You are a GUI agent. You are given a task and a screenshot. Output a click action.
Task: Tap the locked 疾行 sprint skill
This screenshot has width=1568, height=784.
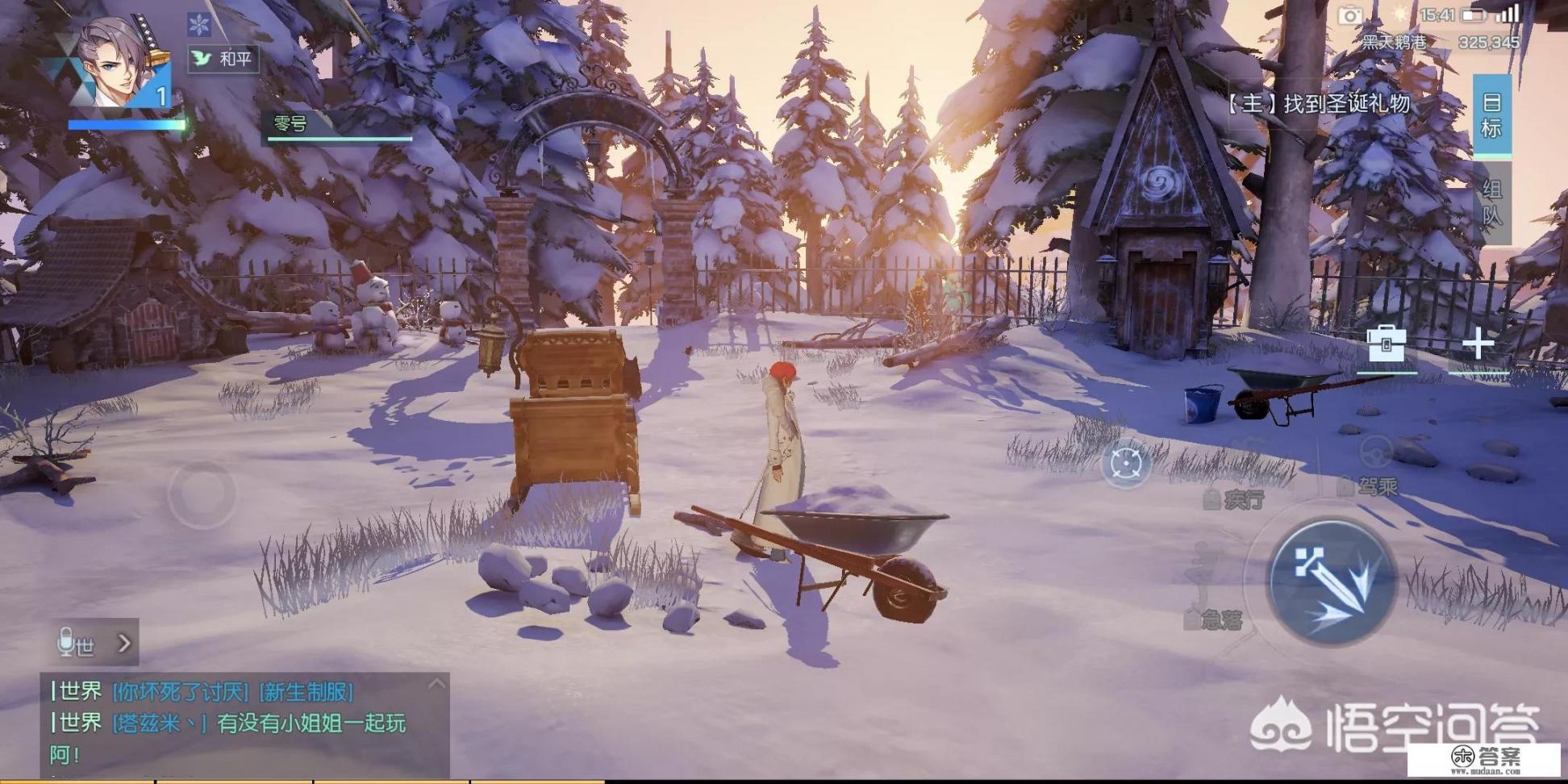coord(1234,500)
